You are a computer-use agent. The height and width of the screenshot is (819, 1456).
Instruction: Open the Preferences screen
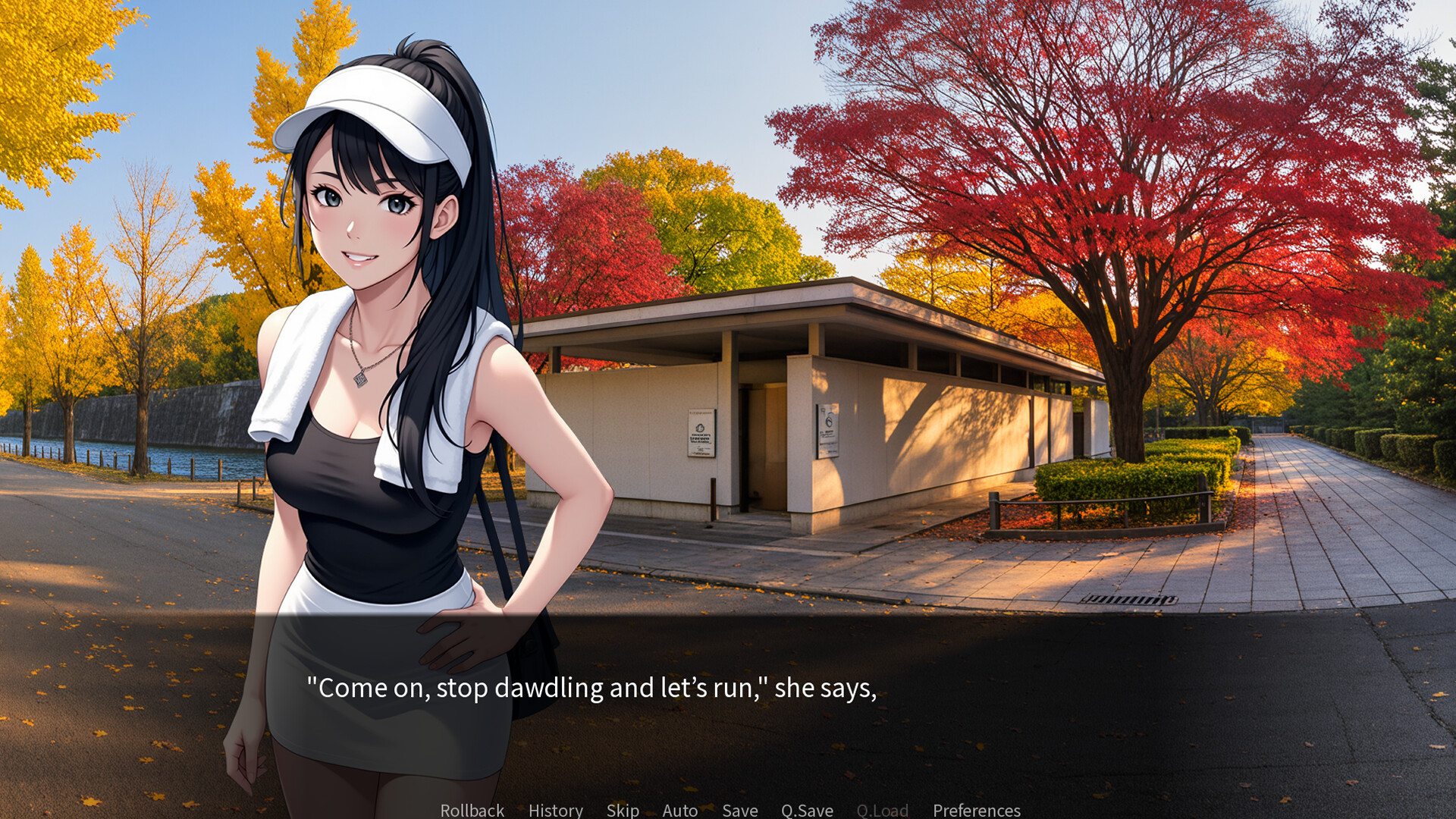point(977,810)
